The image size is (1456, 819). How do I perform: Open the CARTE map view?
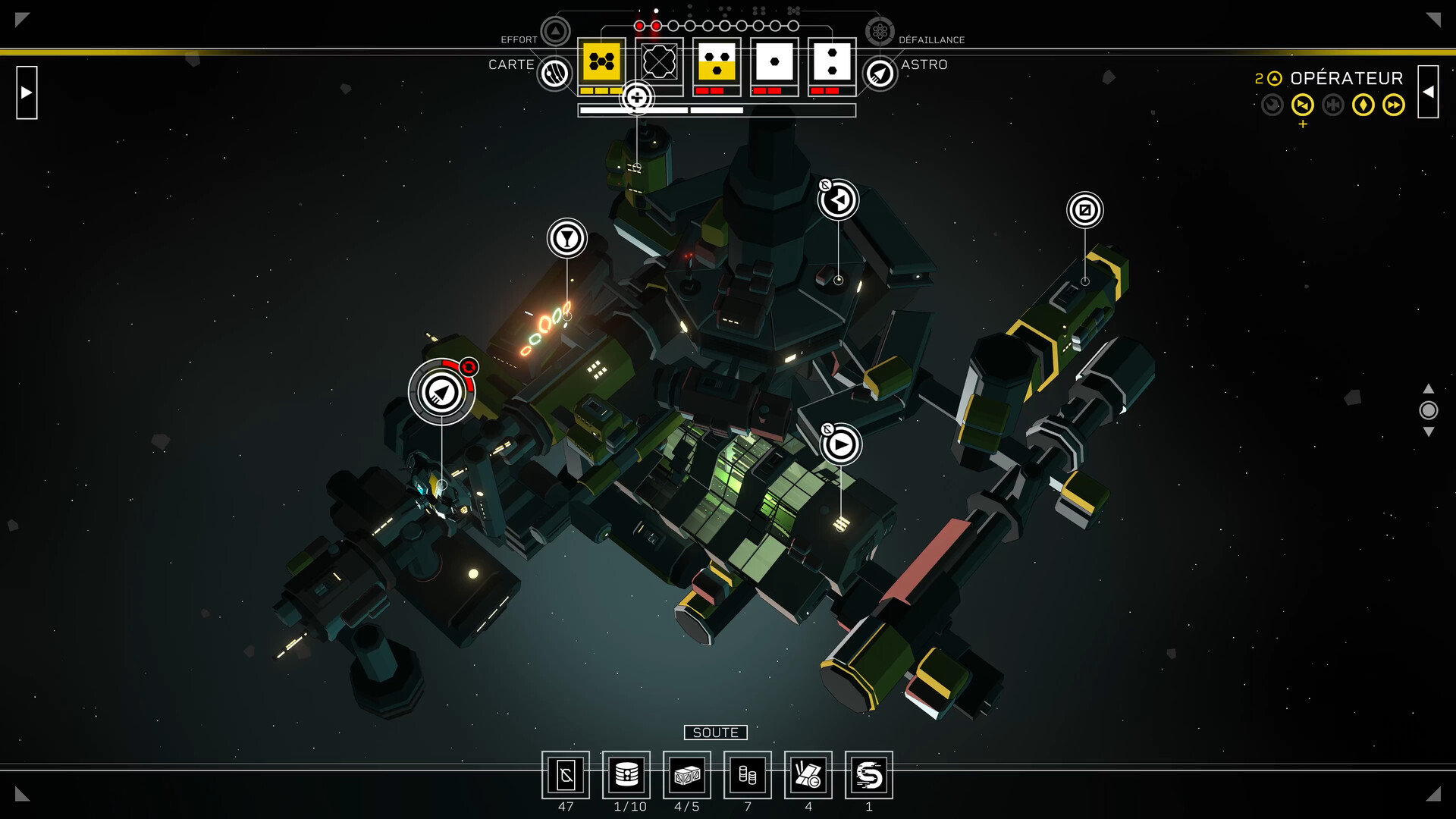pyautogui.click(x=555, y=74)
